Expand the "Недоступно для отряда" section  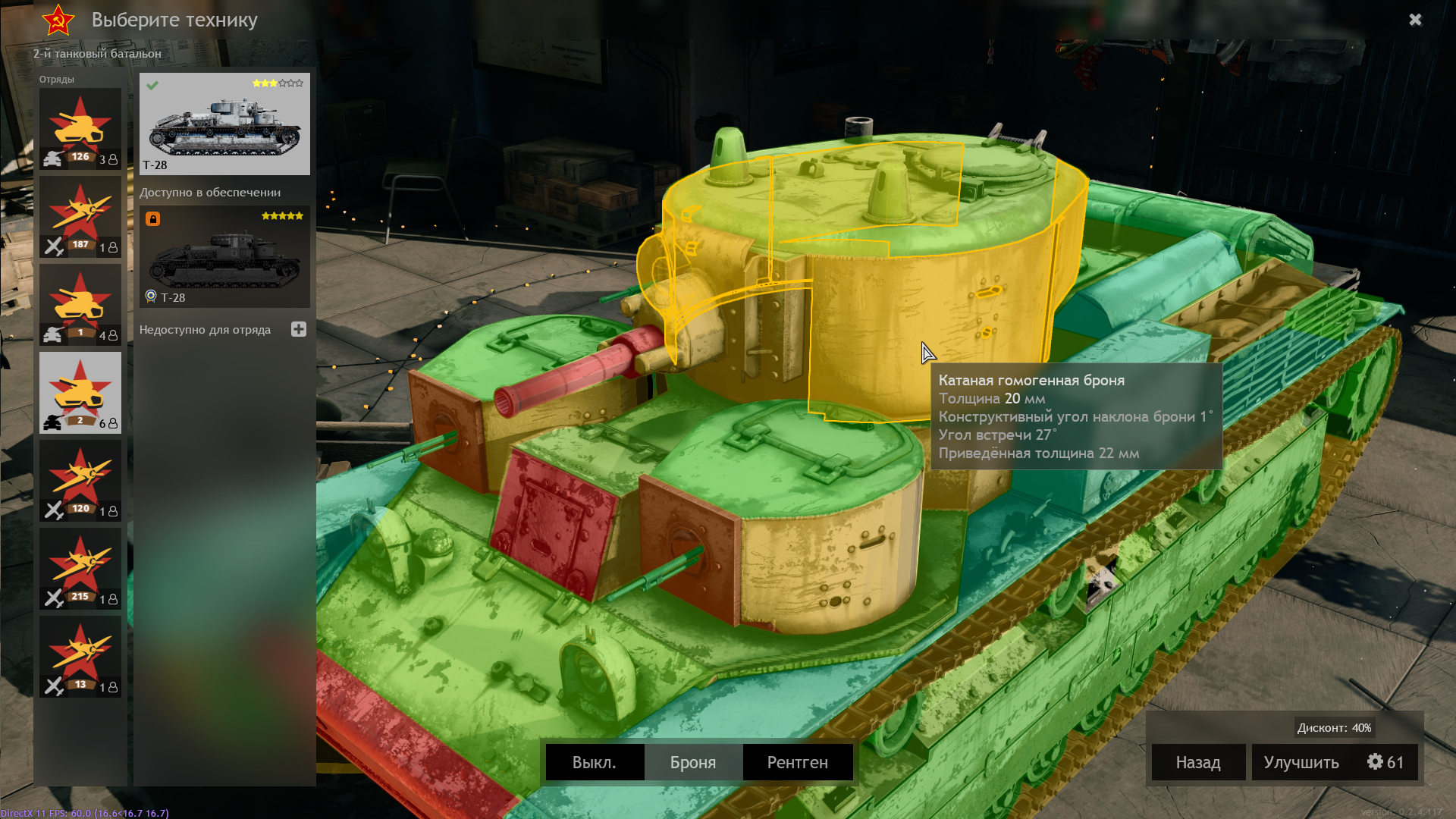coord(299,329)
